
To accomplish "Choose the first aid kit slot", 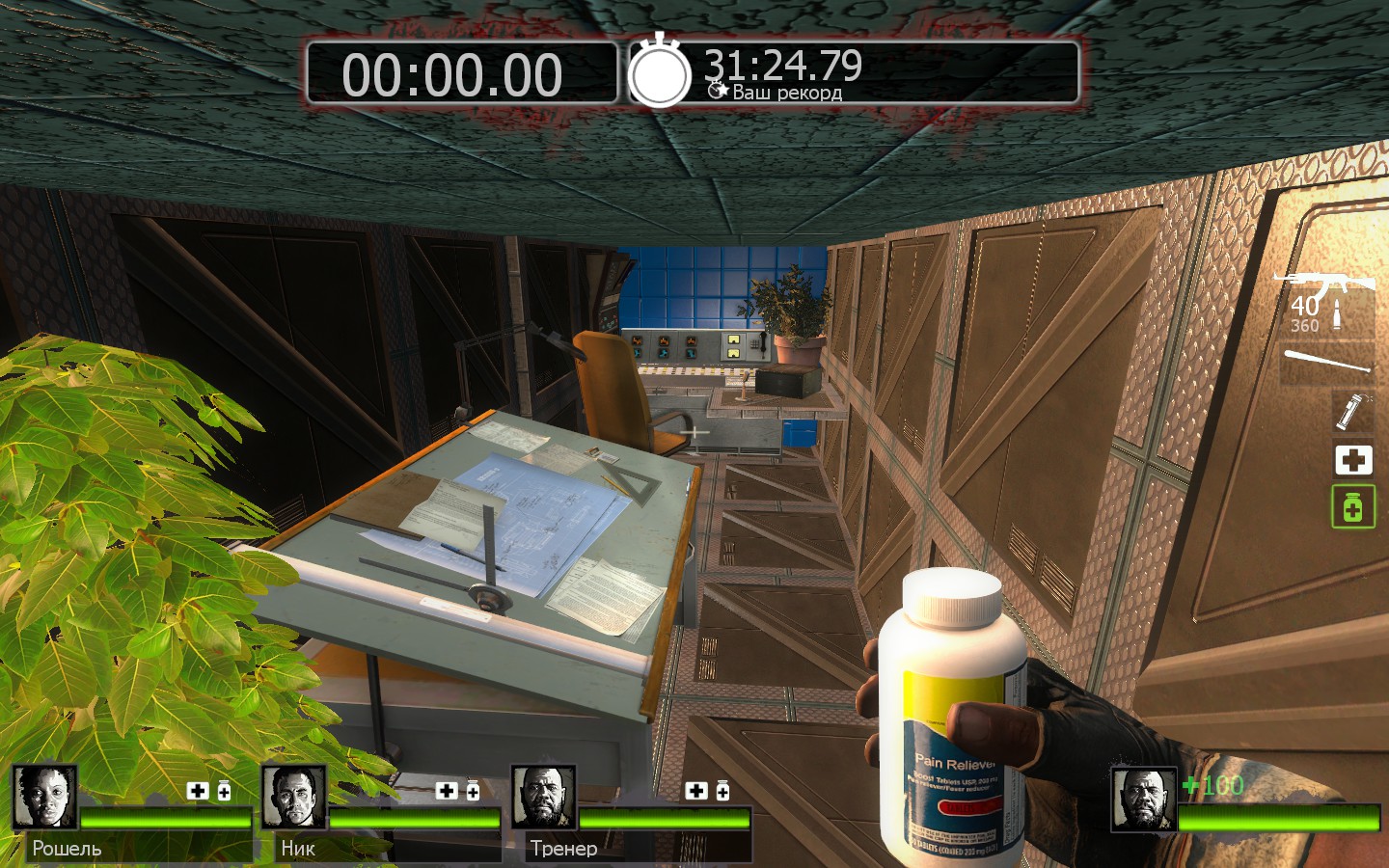I will coord(1352,460).
